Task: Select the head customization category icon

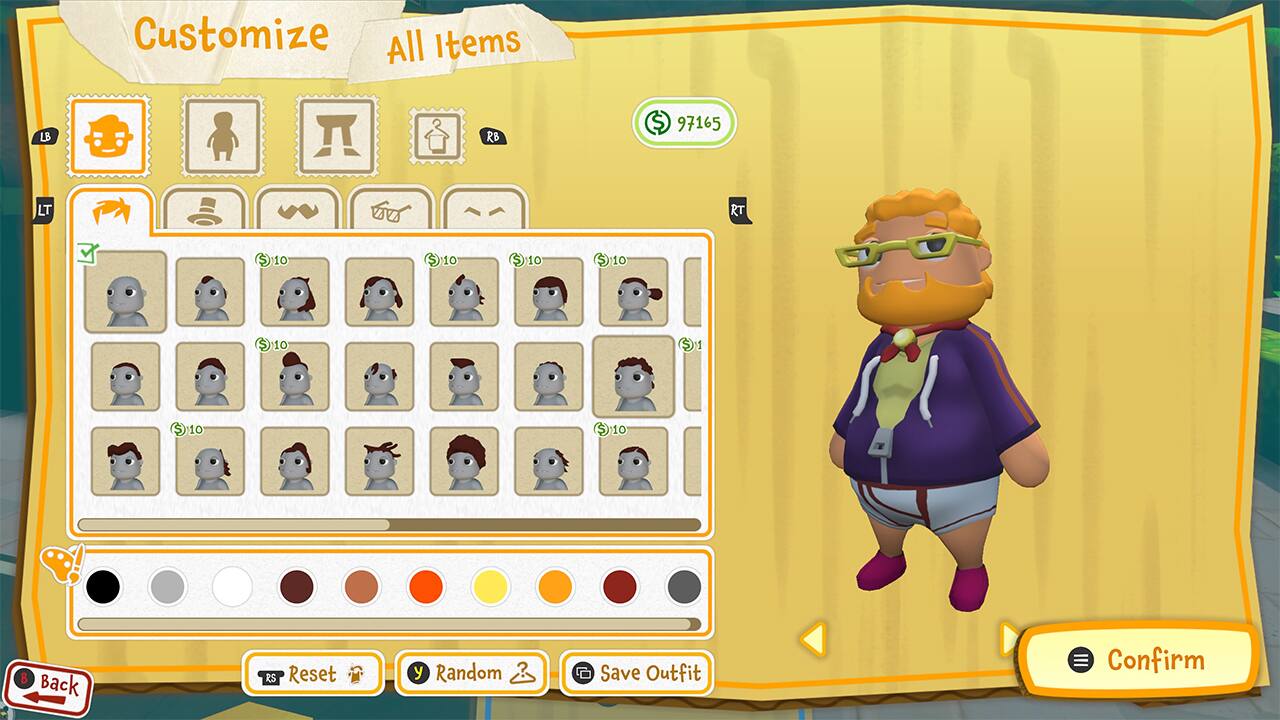Action: click(108, 136)
